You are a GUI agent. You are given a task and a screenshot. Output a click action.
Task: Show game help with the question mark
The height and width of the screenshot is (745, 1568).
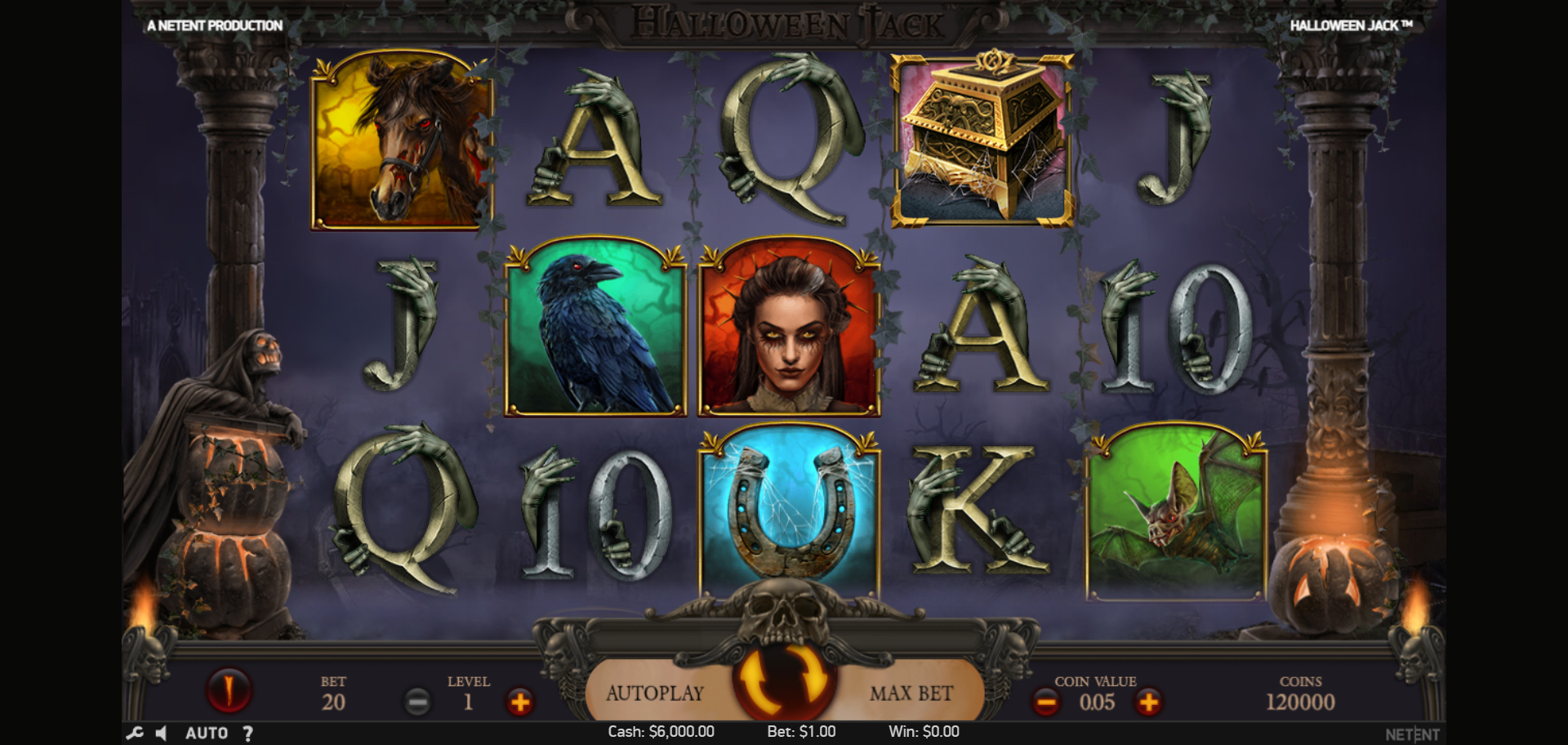pyautogui.click(x=247, y=733)
